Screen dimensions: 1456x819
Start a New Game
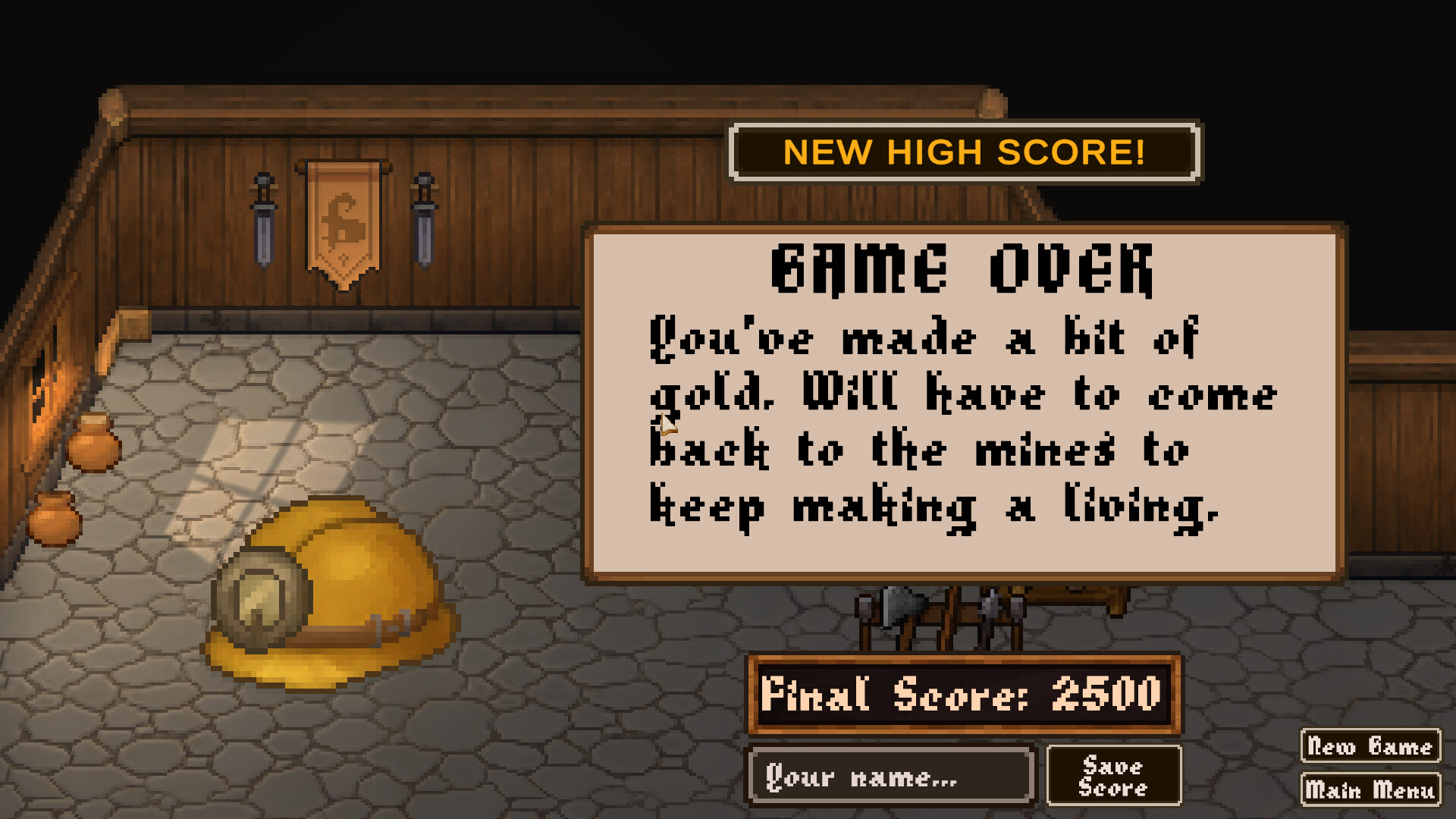coord(1370,746)
